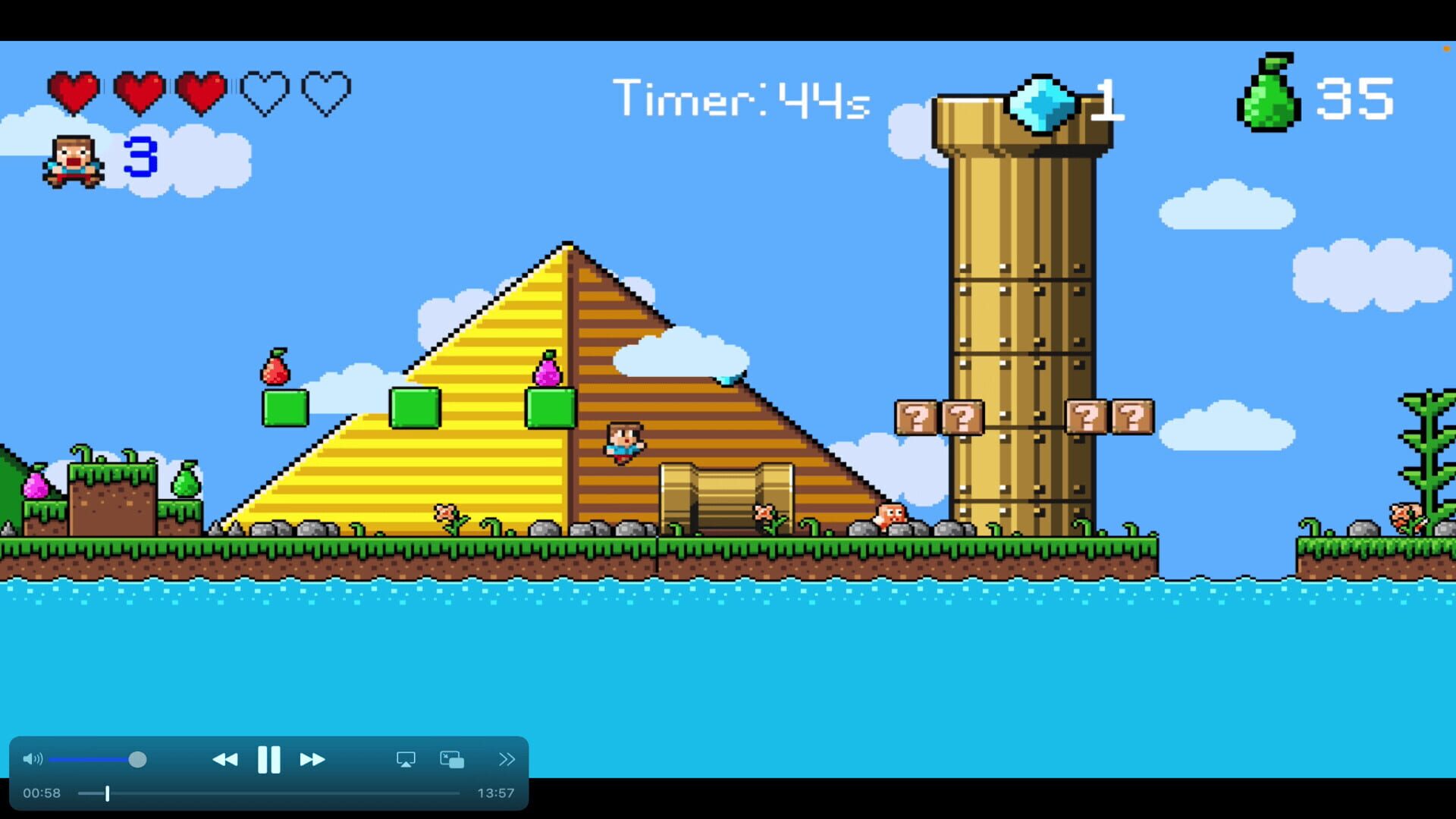Viewport: 1456px width, 819px height.
Task: Open the leftmost question mark block
Action: point(918,418)
